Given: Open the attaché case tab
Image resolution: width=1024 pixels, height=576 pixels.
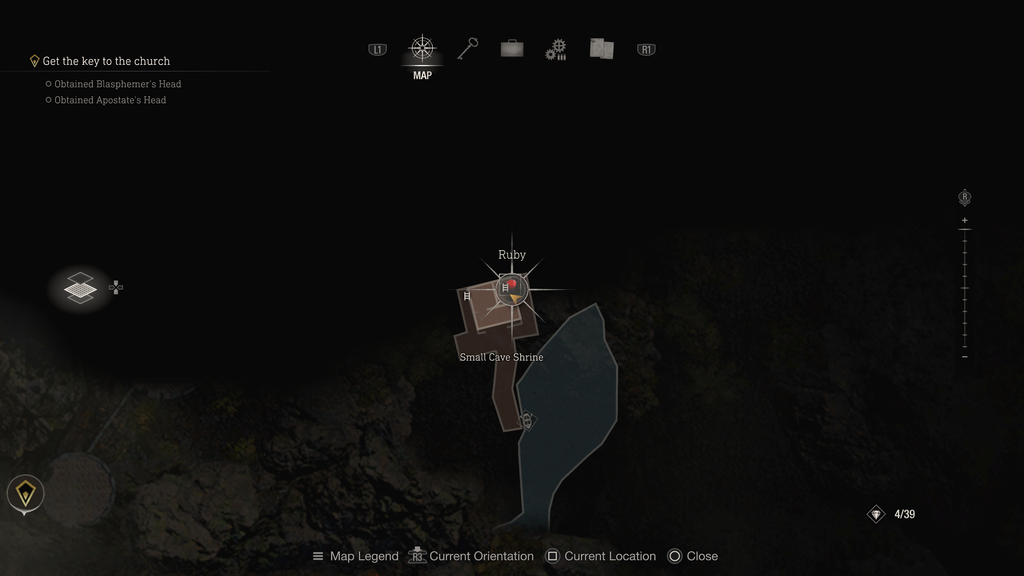Looking at the screenshot, I should click(512, 49).
